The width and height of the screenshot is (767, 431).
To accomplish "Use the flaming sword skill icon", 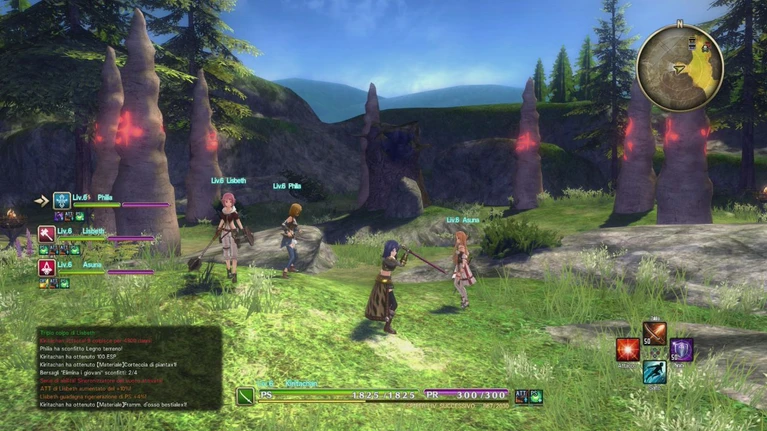I will pyautogui.click(x=655, y=332).
